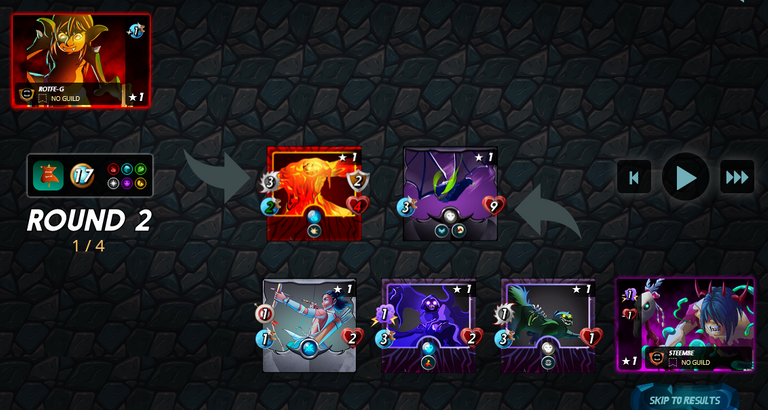
Task: Pick the purple hooded ghost card
Action: pyautogui.click(x=428, y=326)
